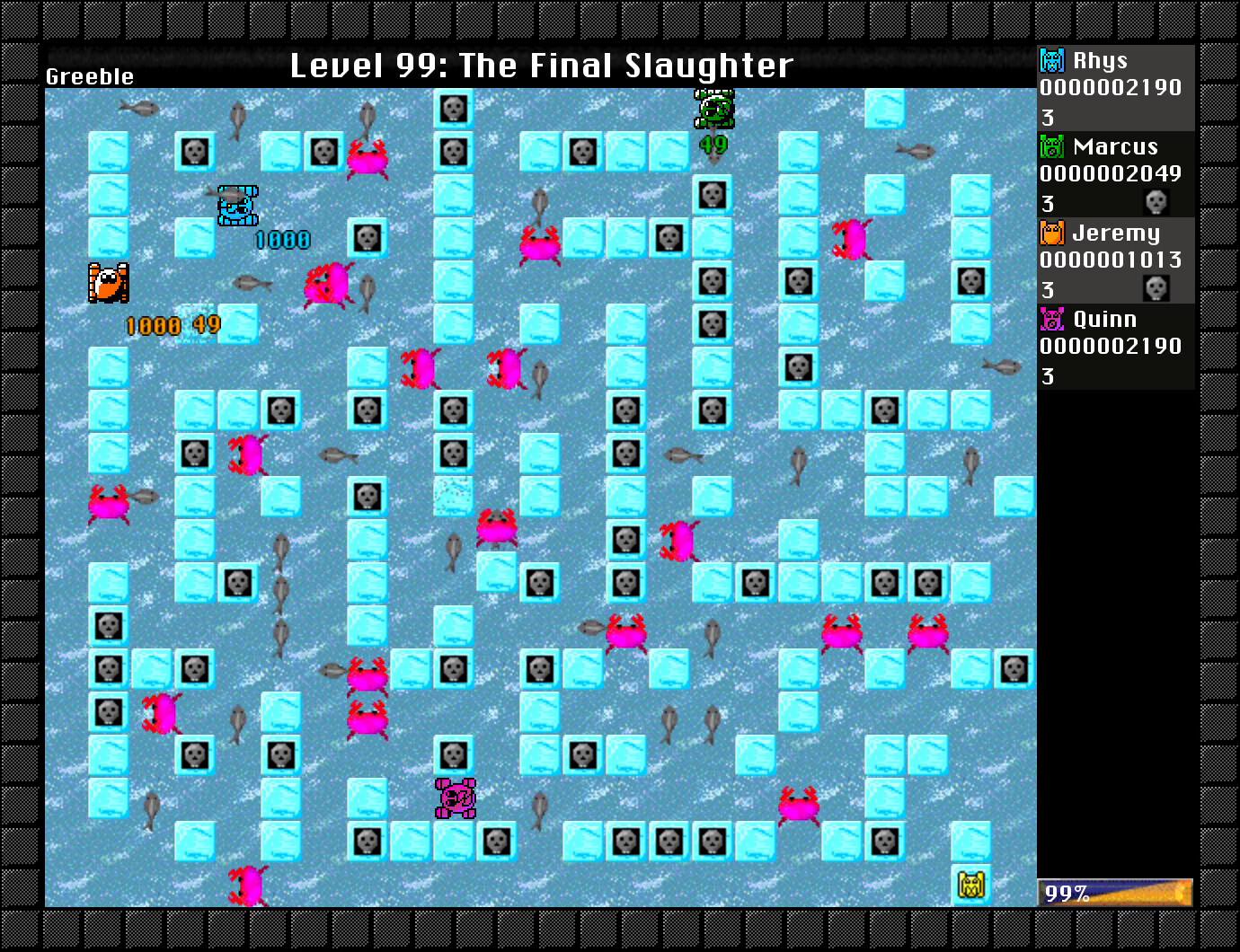This screenshot has height=952, width=1240.
Task: Select the Greeble label in the top-left corner
Action: click(x=89, y=76)
